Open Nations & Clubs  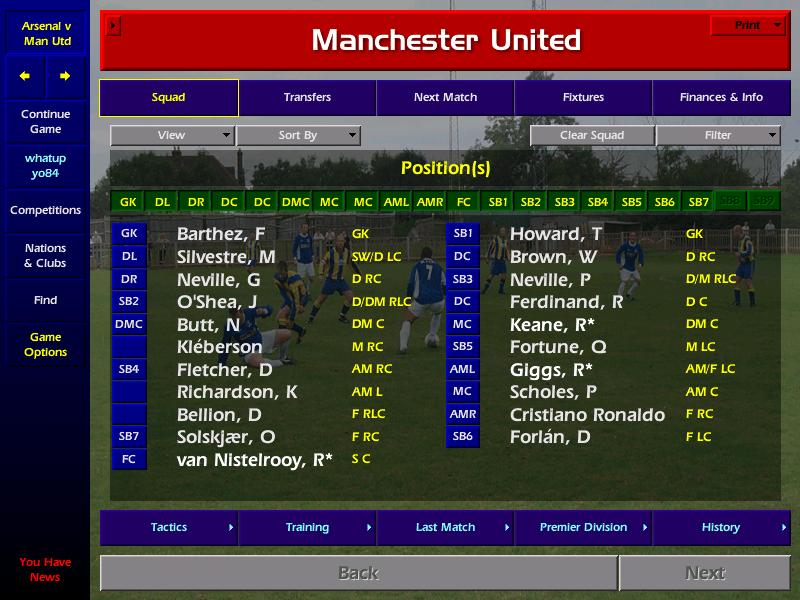(45, 256)
